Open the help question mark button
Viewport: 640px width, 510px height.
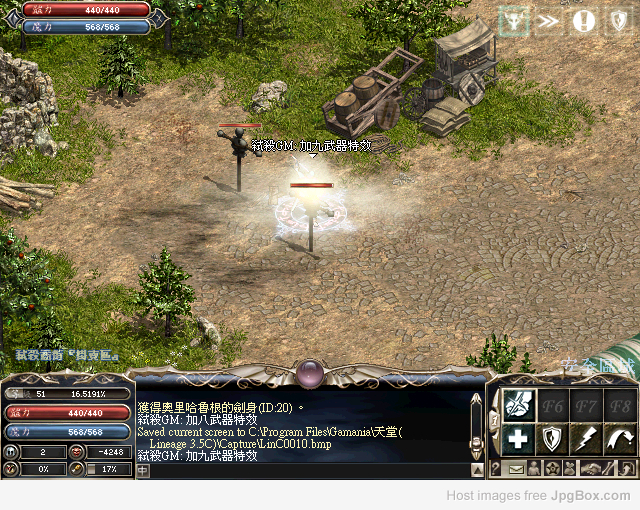[x=495, y=469]
